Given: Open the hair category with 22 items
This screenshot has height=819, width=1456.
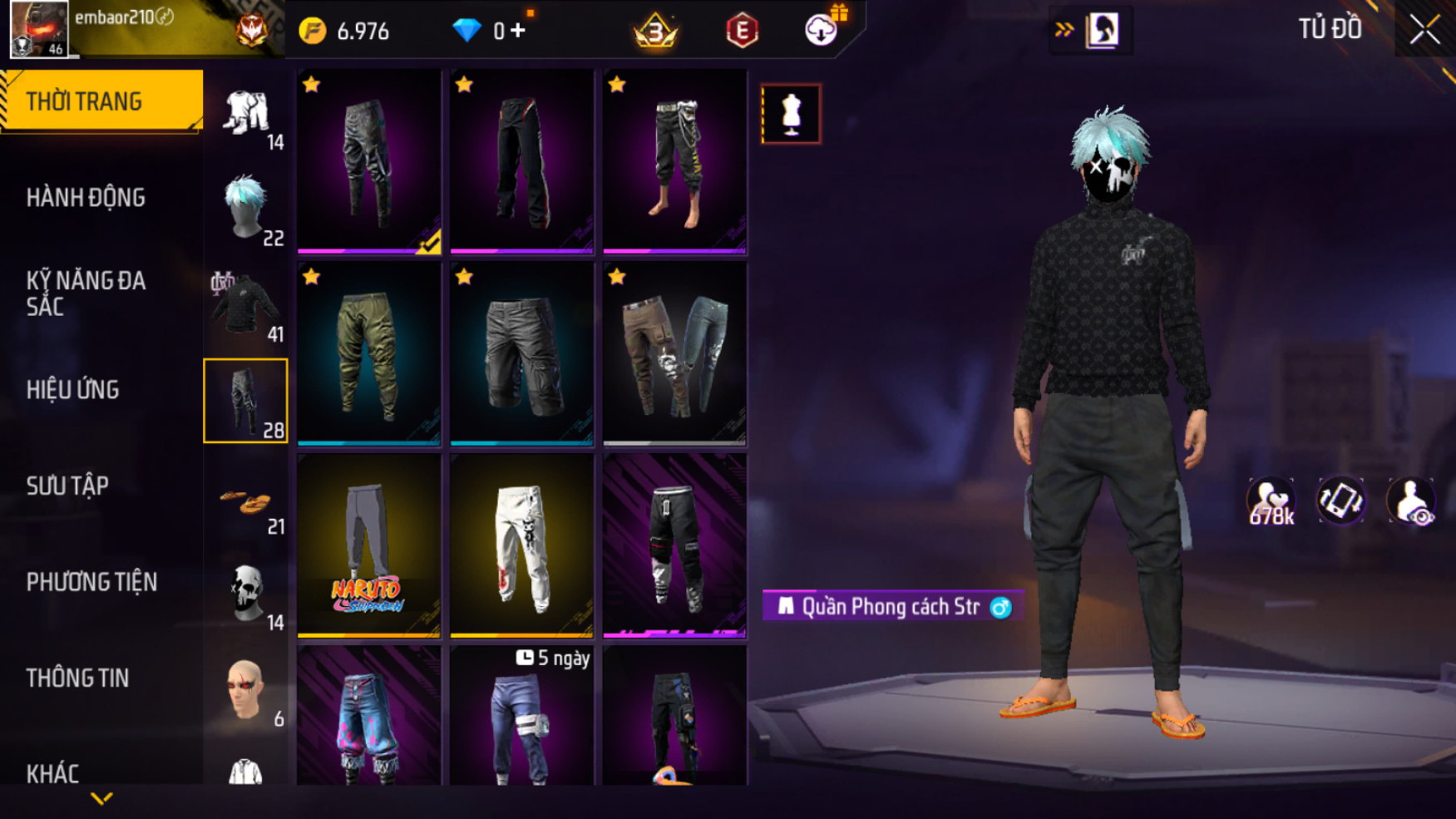Looking at the screenshot, I should click(x=246, y=209).
